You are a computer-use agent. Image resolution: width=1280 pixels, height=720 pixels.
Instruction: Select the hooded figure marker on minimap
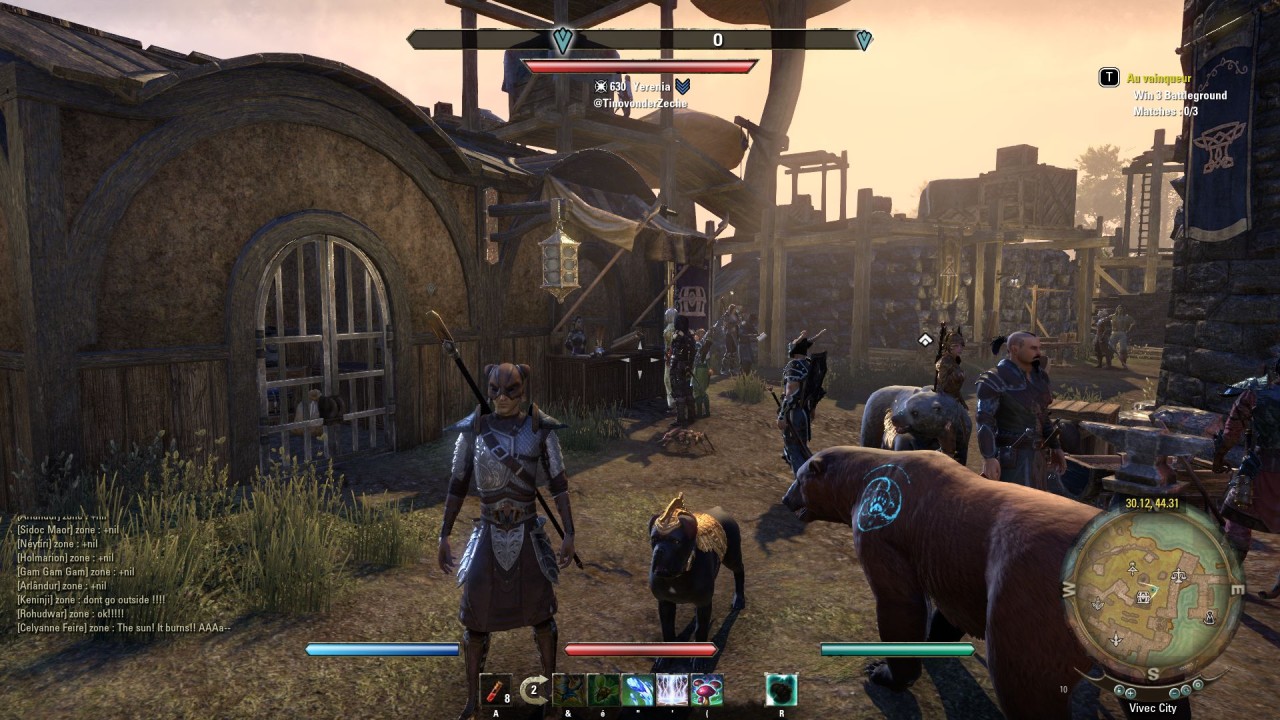click(x=1208, y=616)
